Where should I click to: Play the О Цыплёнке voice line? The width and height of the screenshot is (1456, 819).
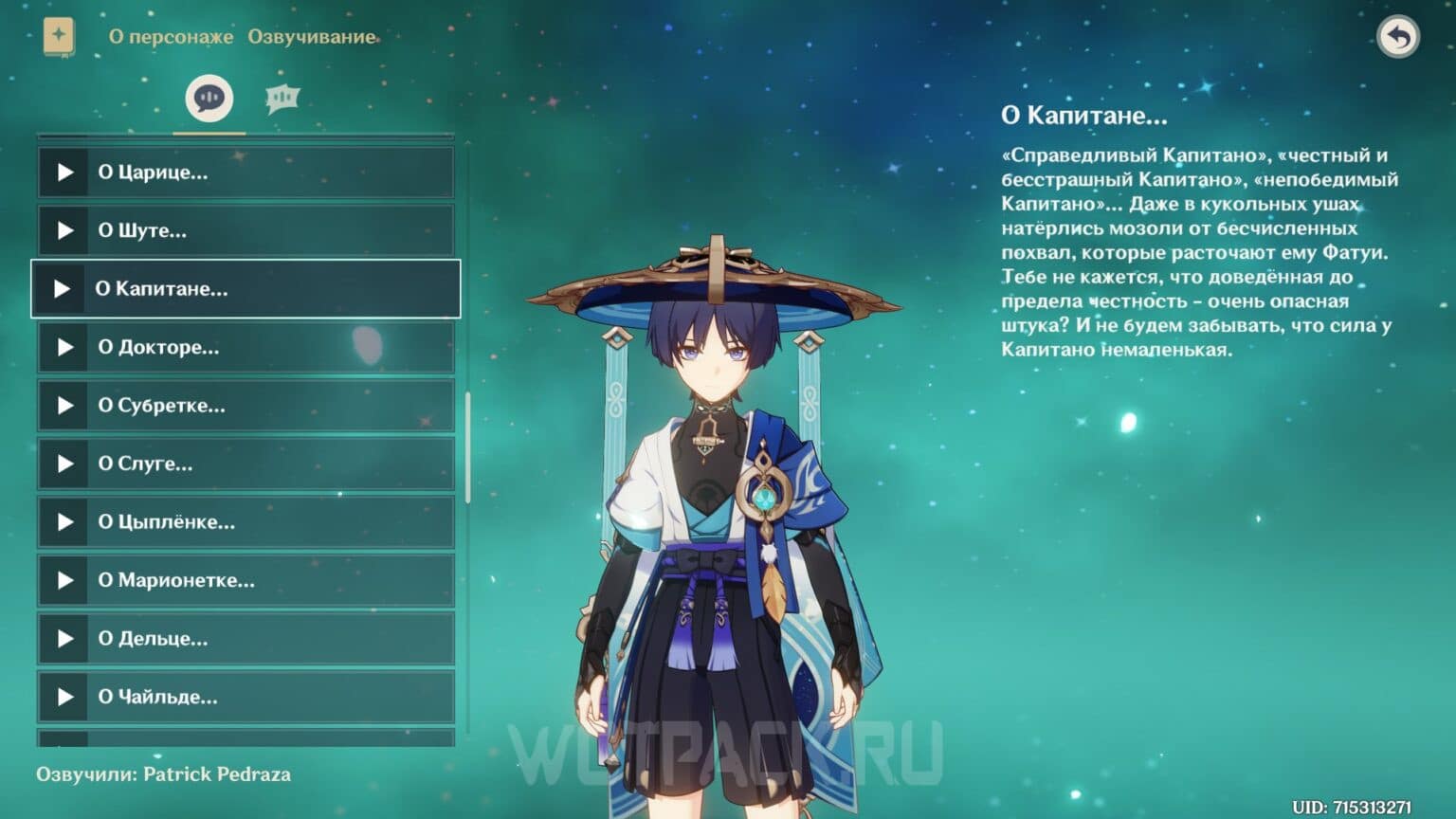64,522
